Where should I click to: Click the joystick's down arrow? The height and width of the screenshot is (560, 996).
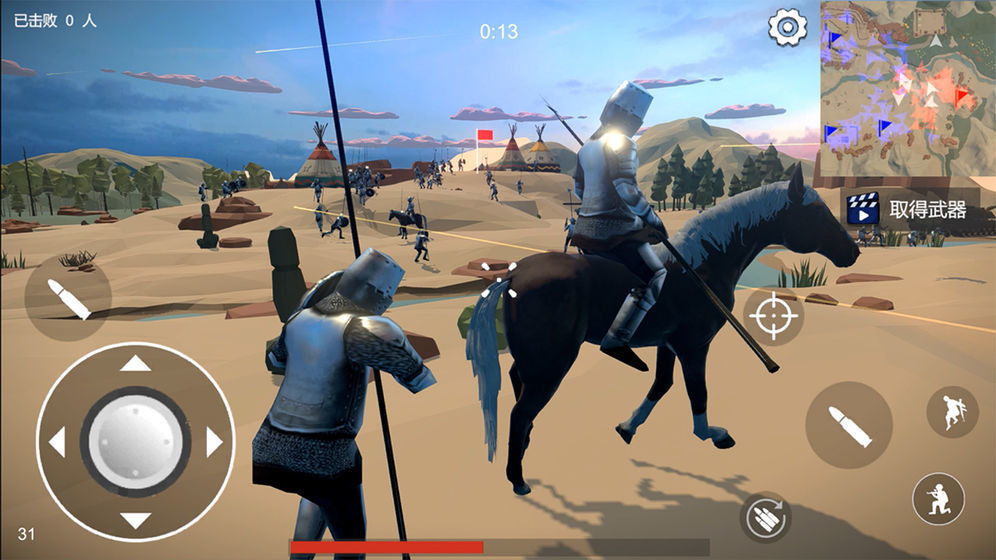tap(135, 519)
